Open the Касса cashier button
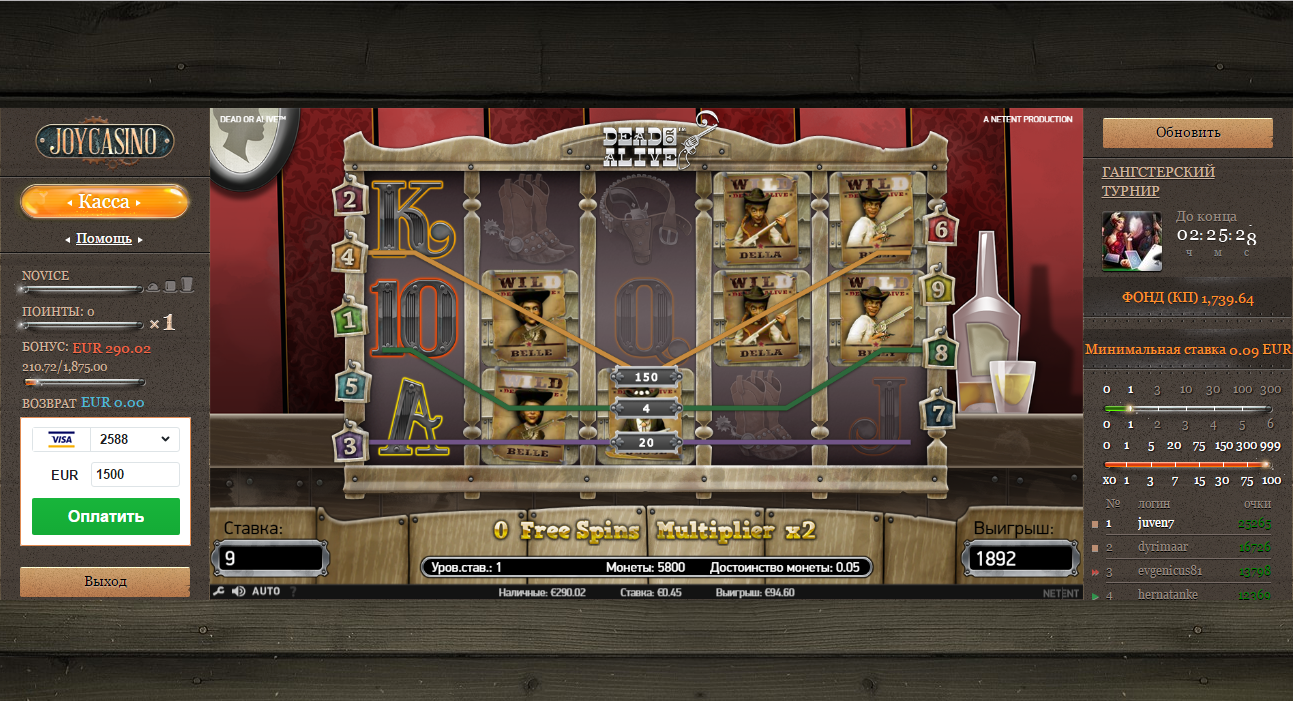Image resolution: width=1293 pixels, height=701 pixels. pos(104,202)
